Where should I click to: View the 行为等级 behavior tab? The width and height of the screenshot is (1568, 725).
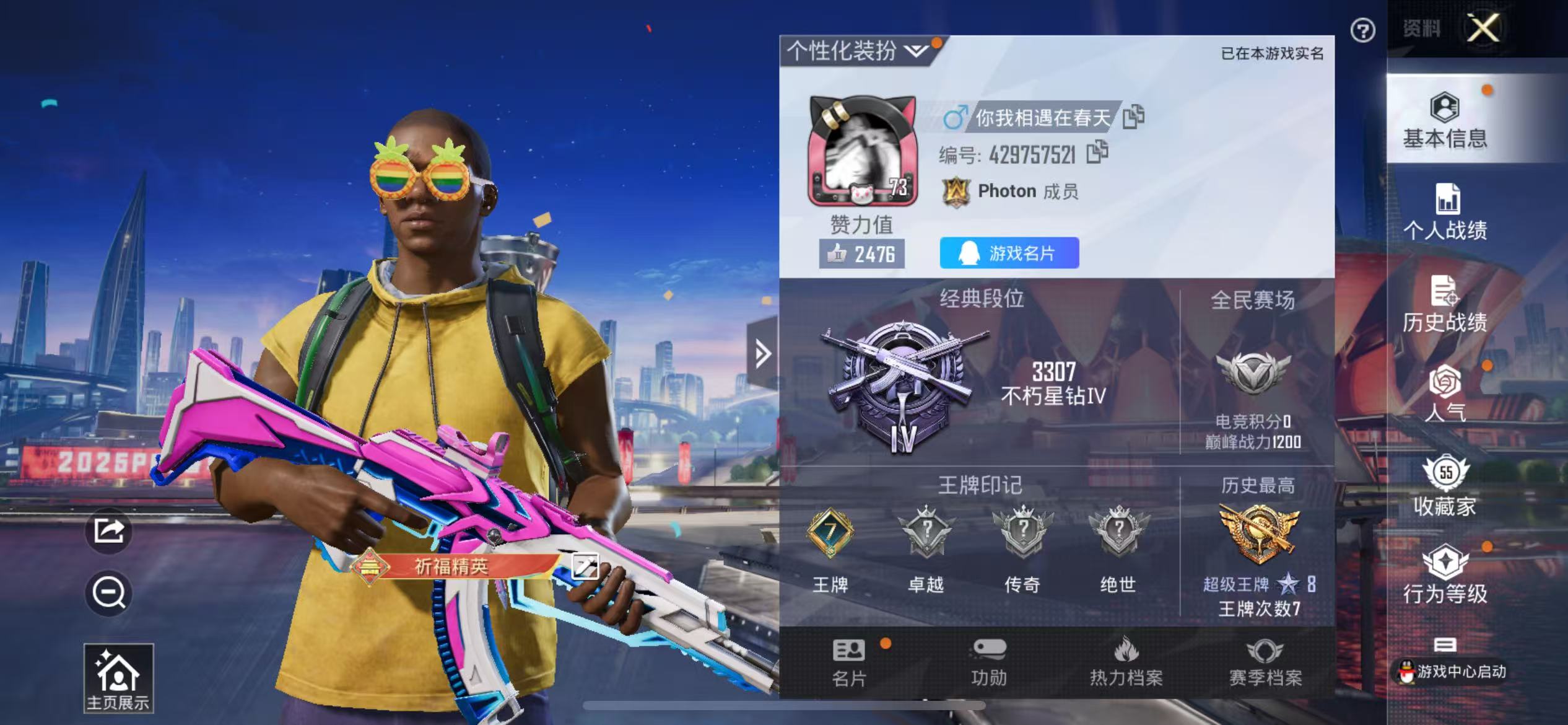click(1445, 574)
